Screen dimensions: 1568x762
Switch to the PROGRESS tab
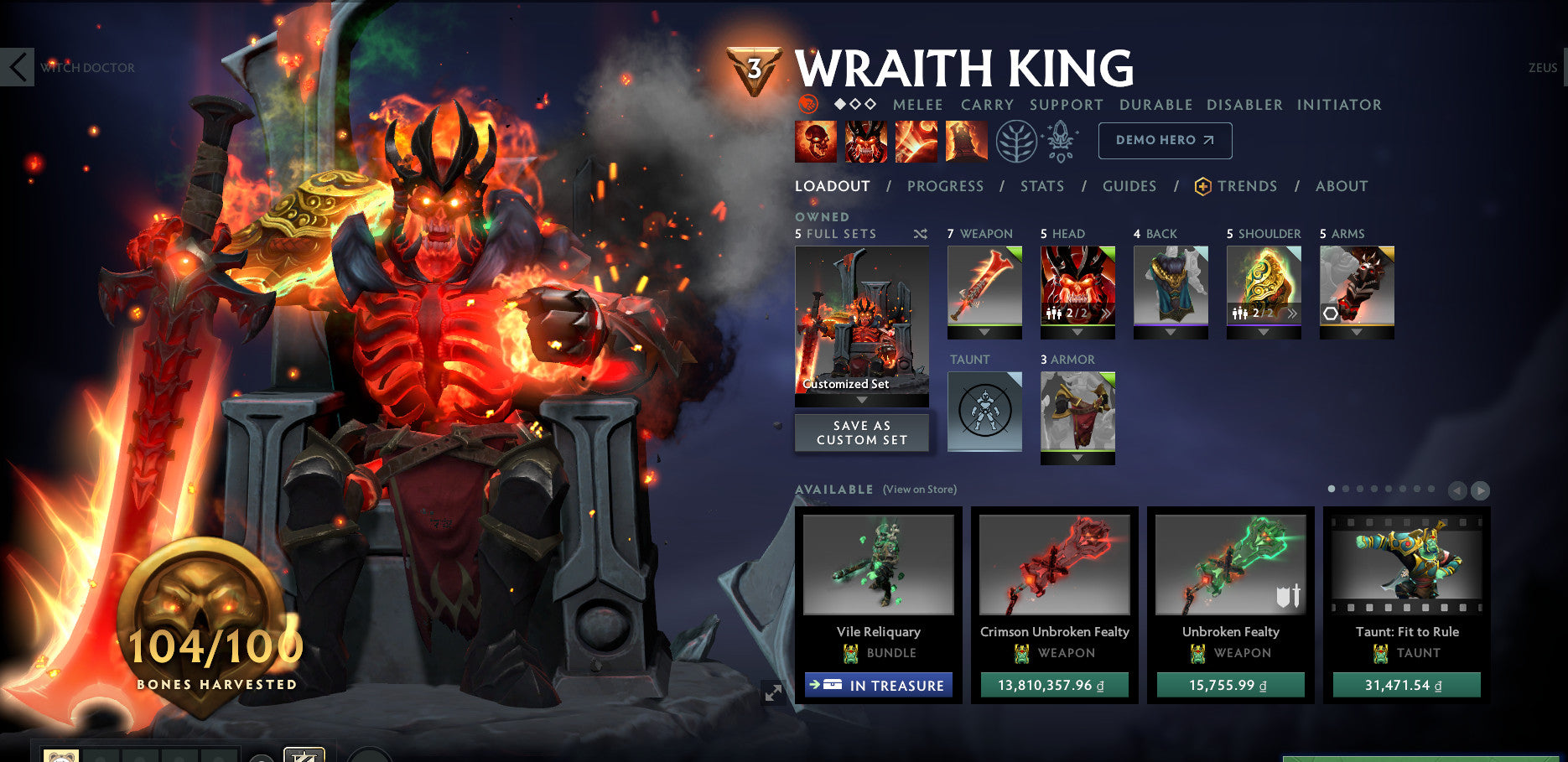coord(945,186)
